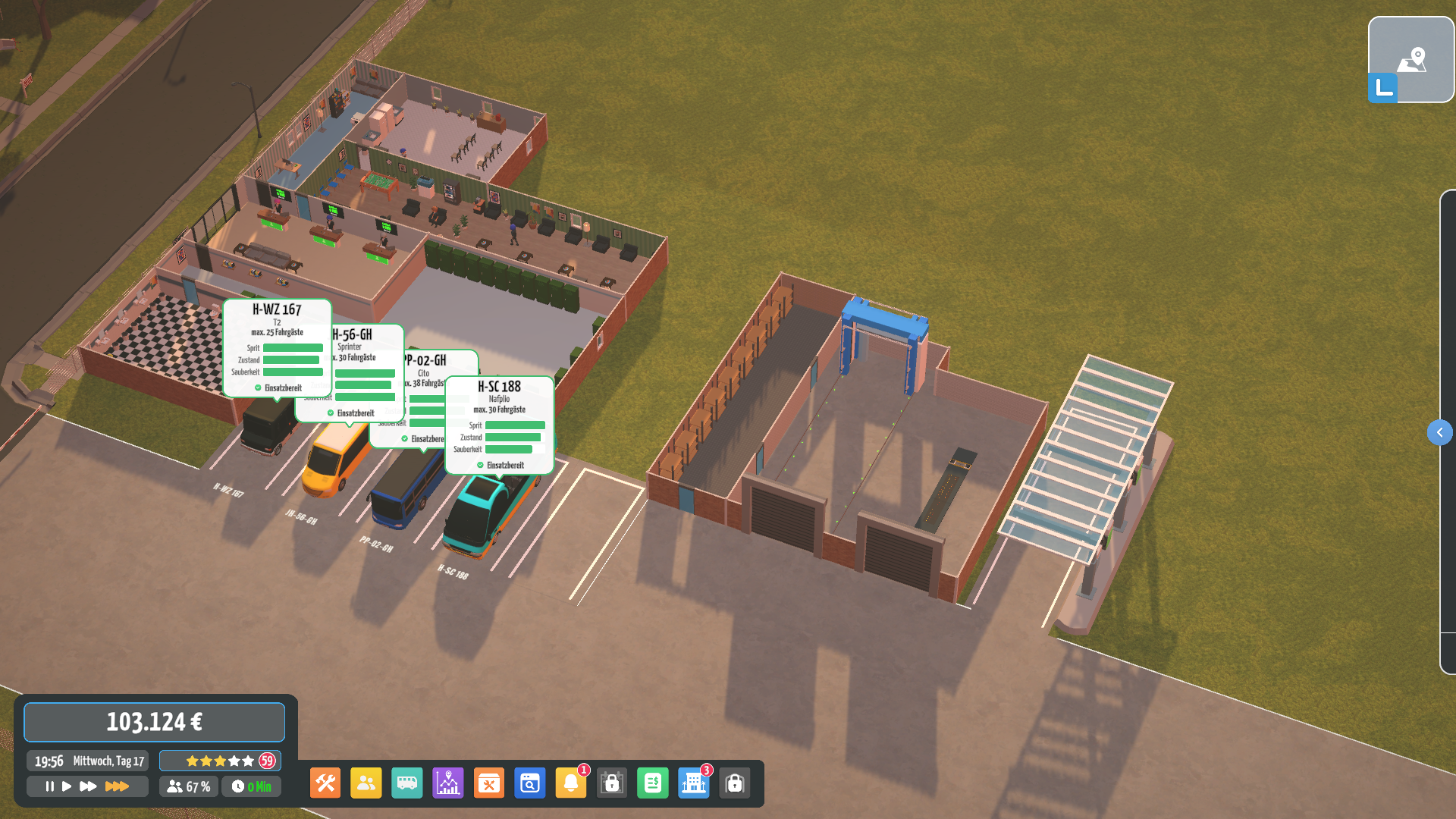Open the 103.124 € balance panel
This screenshot has height=819, width=1456.
tap(155, 722)
